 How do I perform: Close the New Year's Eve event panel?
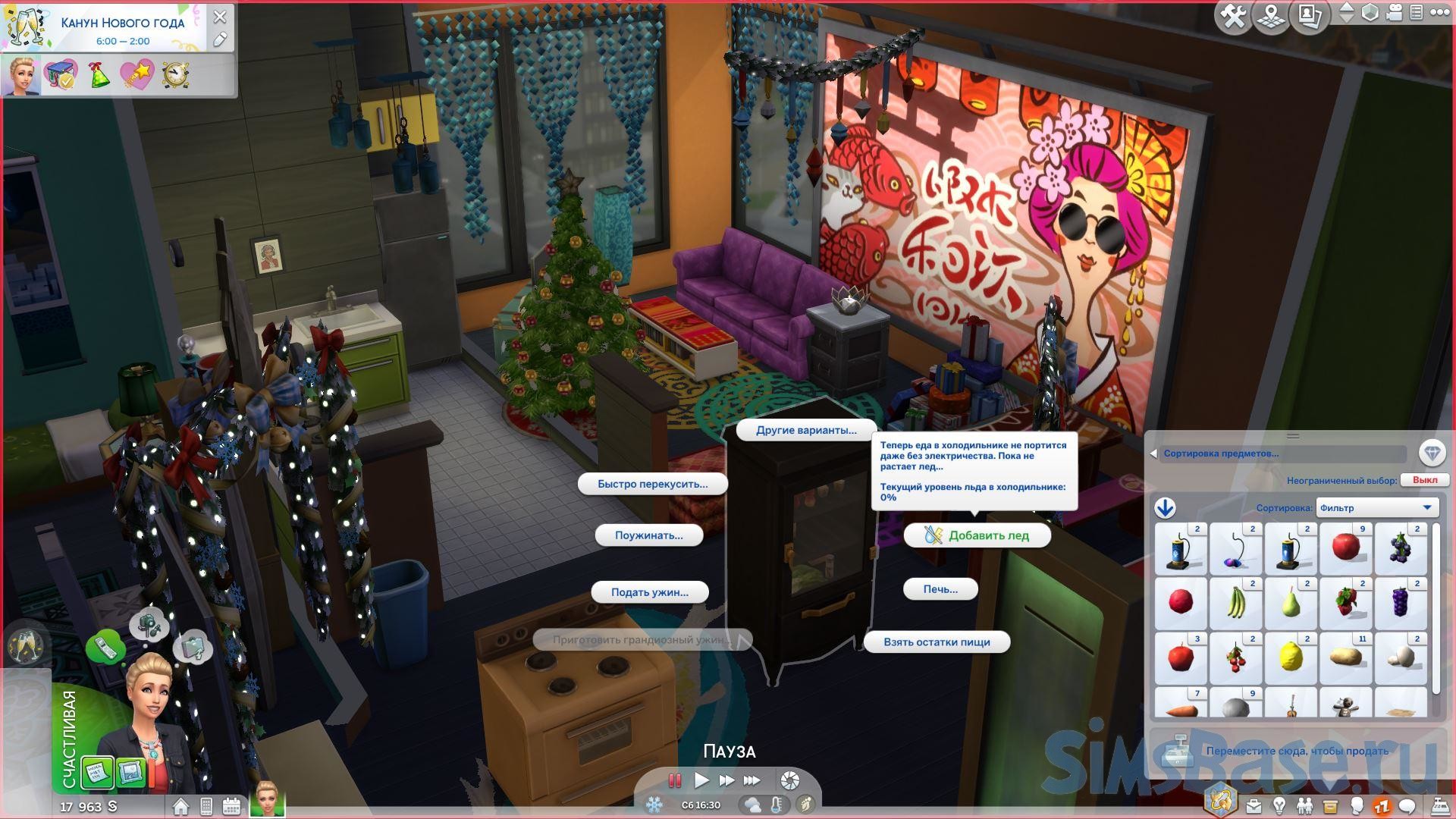[220, 17]
